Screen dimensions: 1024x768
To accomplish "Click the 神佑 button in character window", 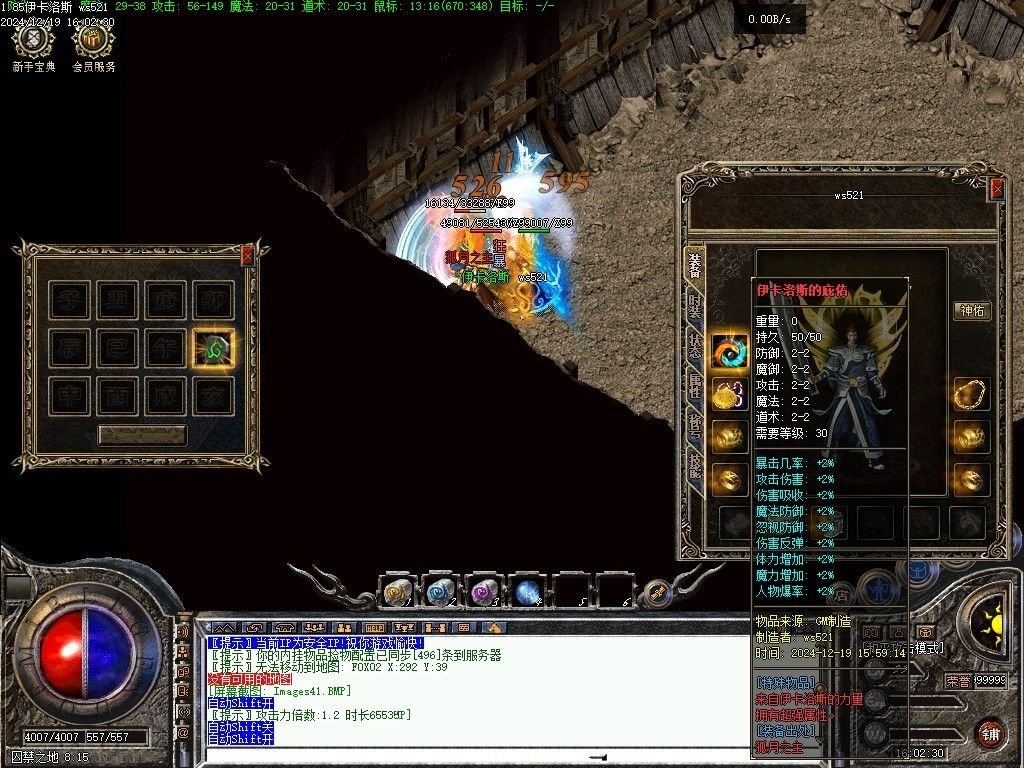I will 971,310.
